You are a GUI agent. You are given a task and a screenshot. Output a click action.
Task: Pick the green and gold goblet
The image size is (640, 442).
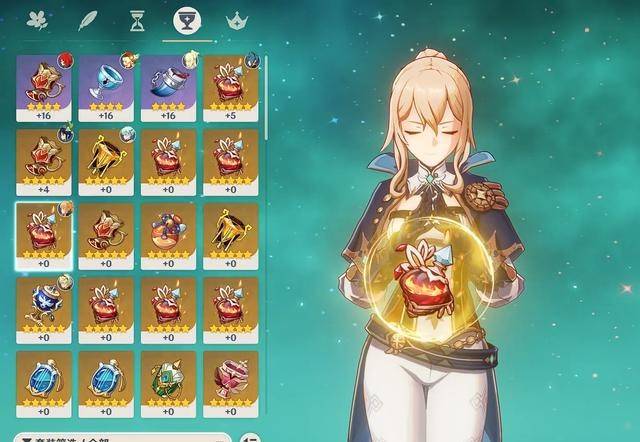pos(169,383)
